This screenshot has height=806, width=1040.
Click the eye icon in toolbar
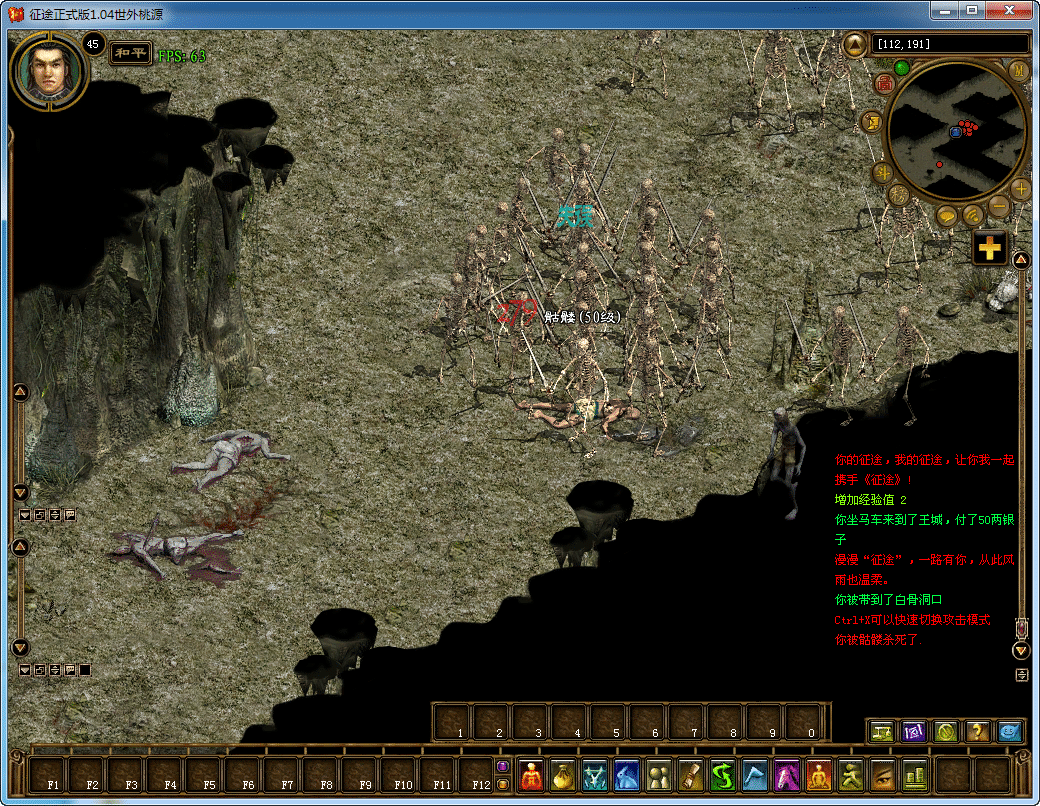pos(883,776)
